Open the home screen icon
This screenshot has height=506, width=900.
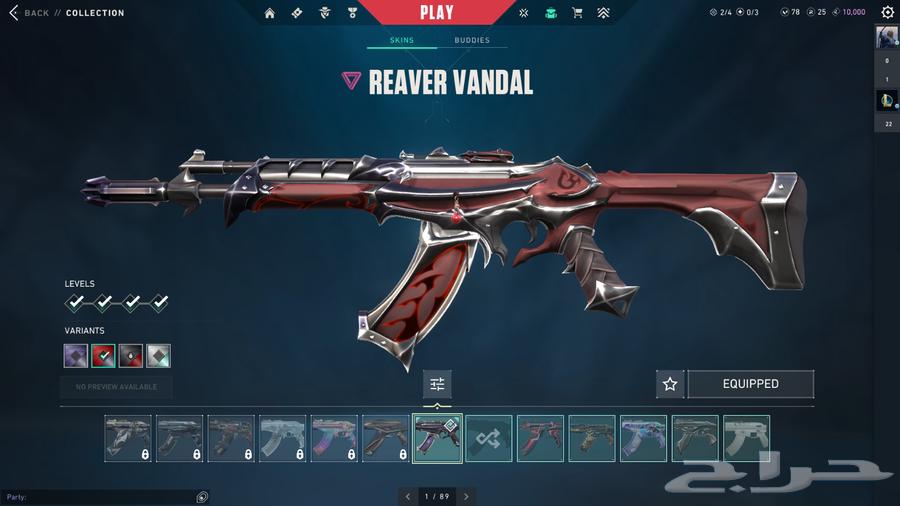270,13
